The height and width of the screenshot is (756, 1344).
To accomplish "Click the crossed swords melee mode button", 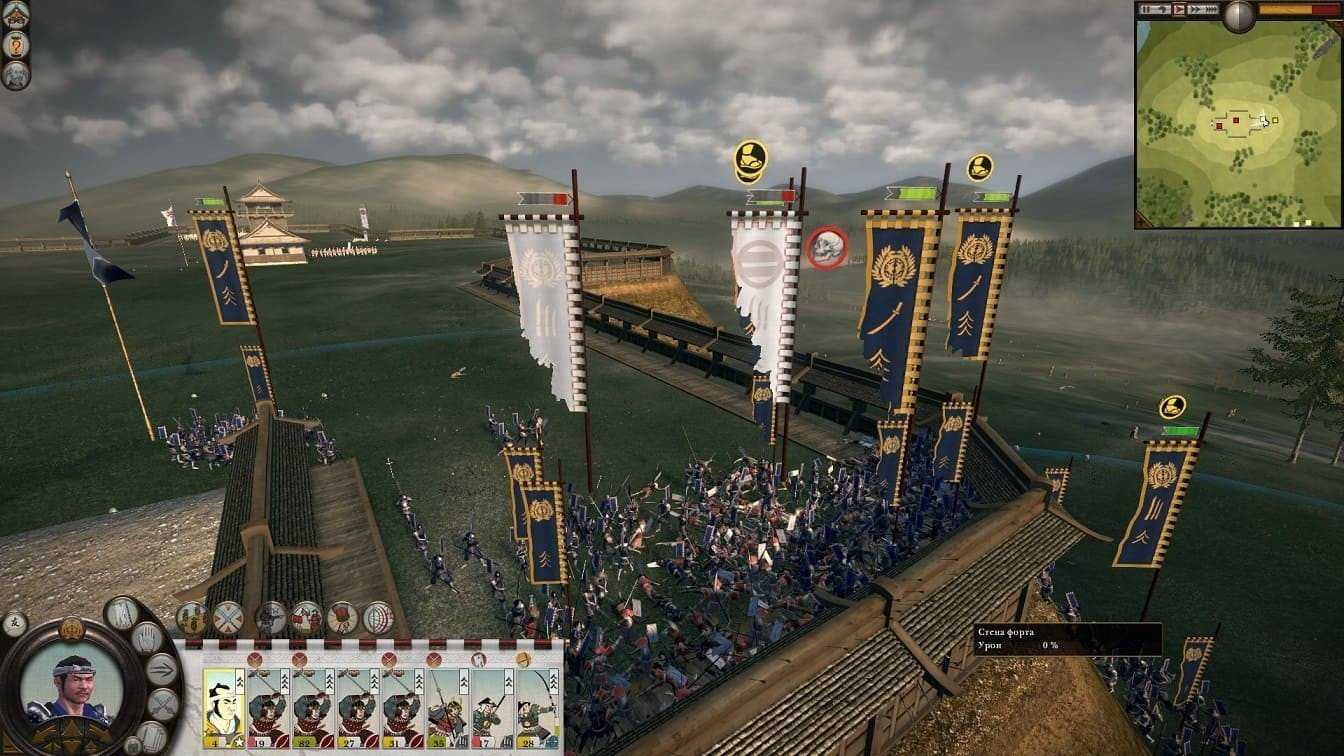I will click(x=162, y=704).
